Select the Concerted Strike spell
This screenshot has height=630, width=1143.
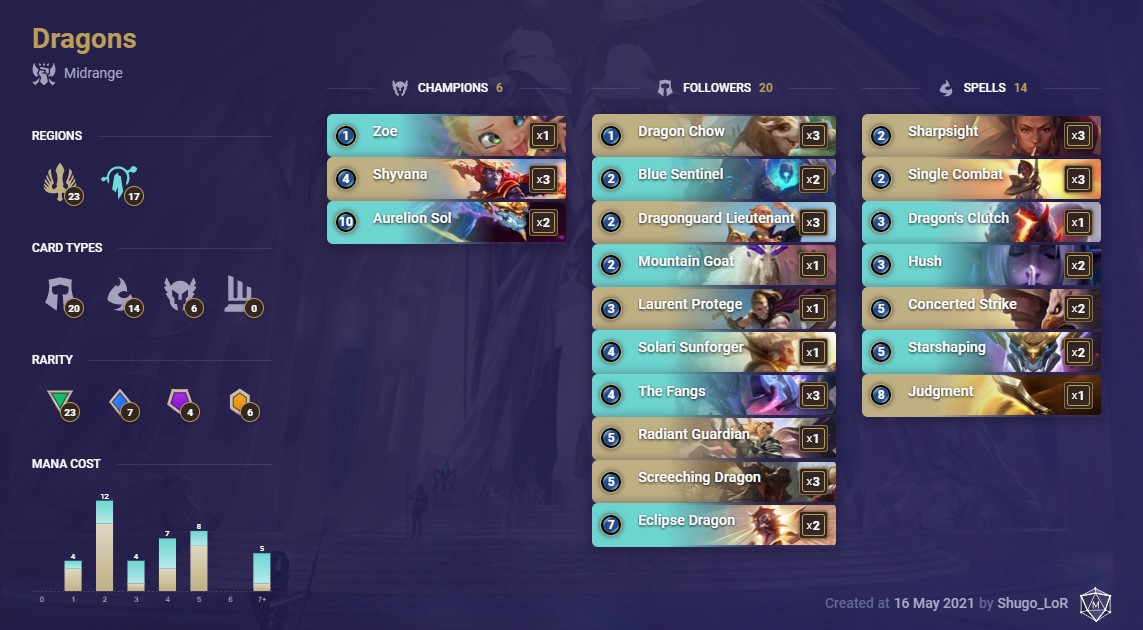pyautogui.click(x=980, y=308)
